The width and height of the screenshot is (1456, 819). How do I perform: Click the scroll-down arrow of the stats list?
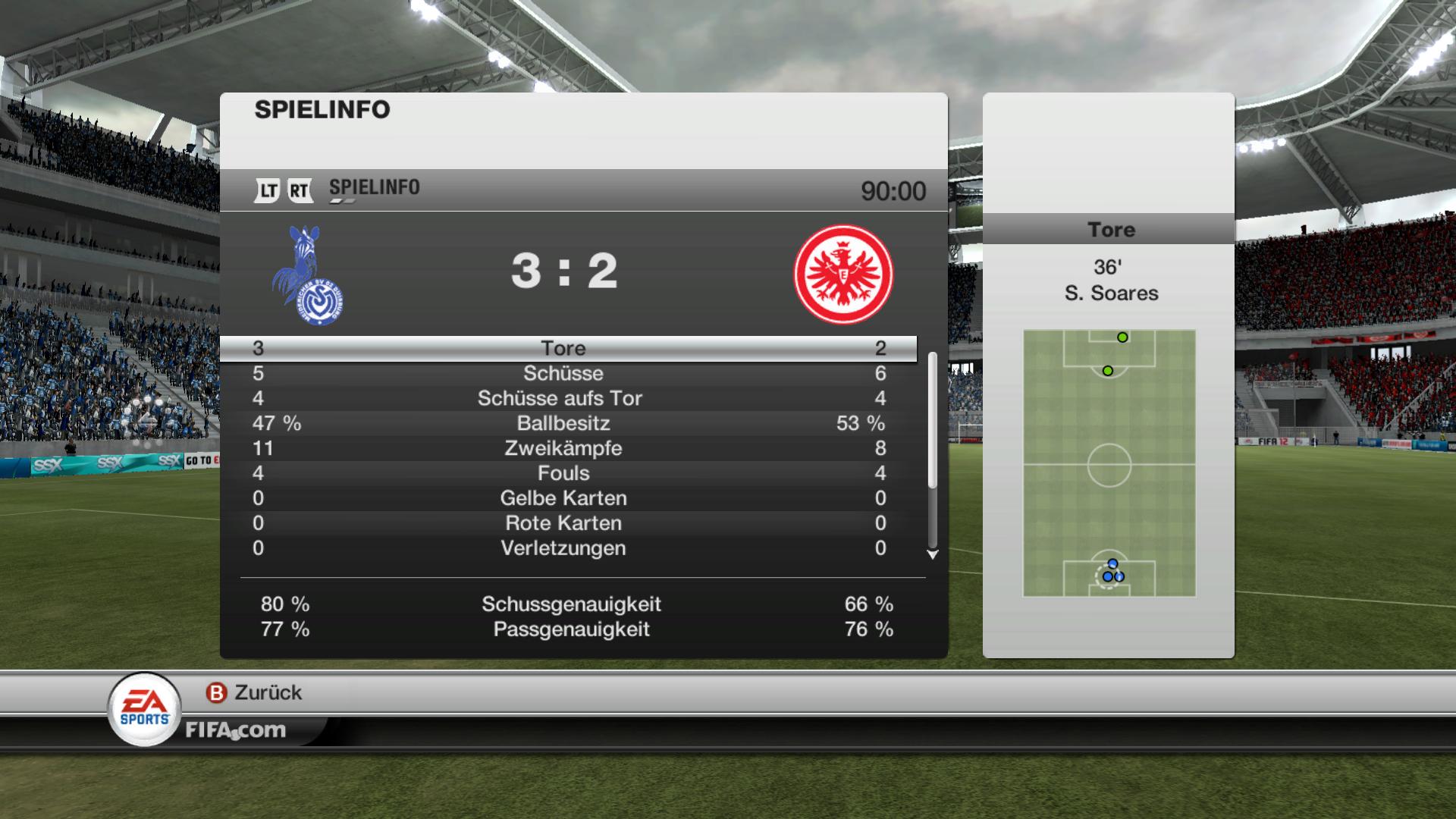(933, 555)
